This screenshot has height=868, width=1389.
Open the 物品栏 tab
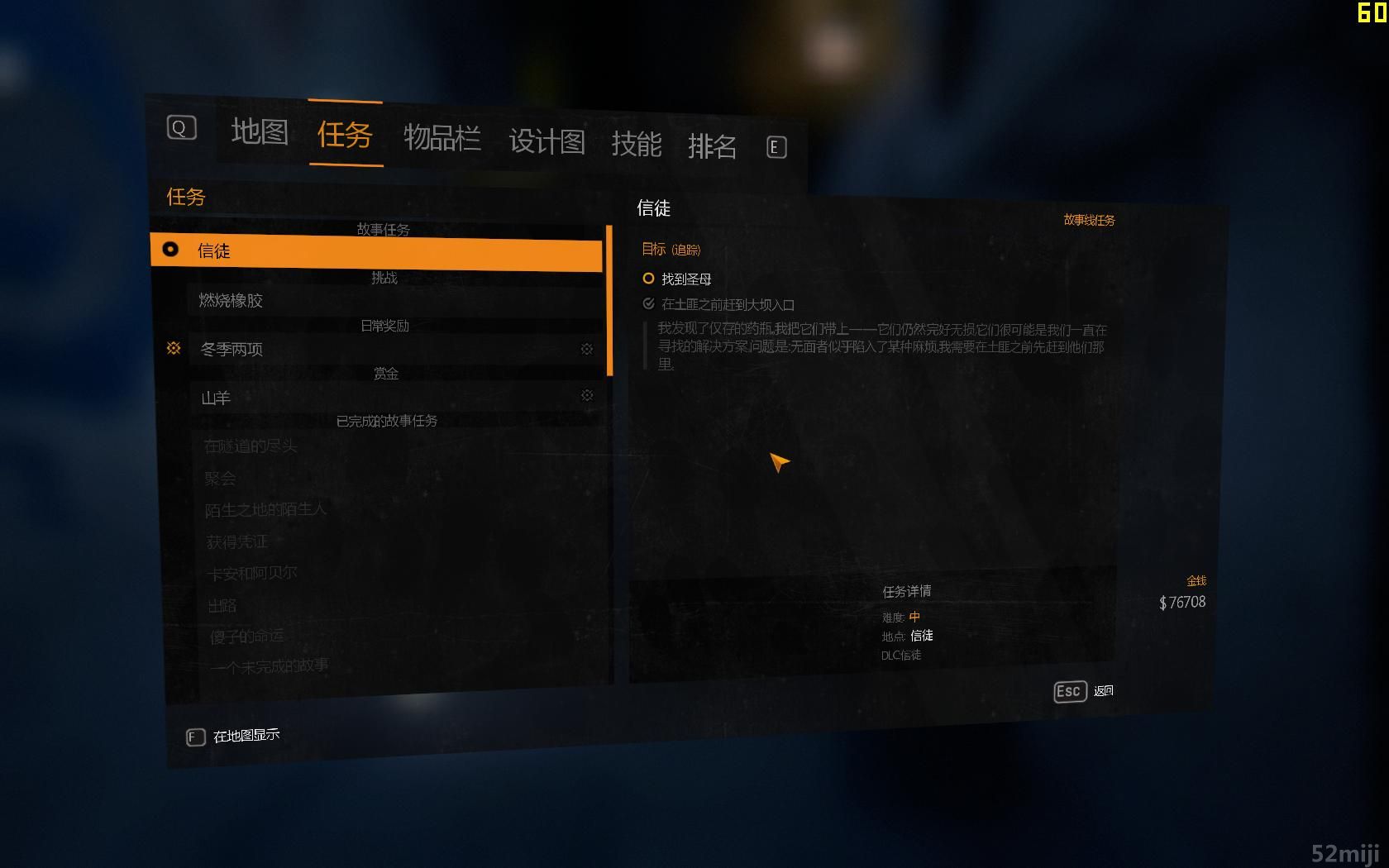pos(442,137)
